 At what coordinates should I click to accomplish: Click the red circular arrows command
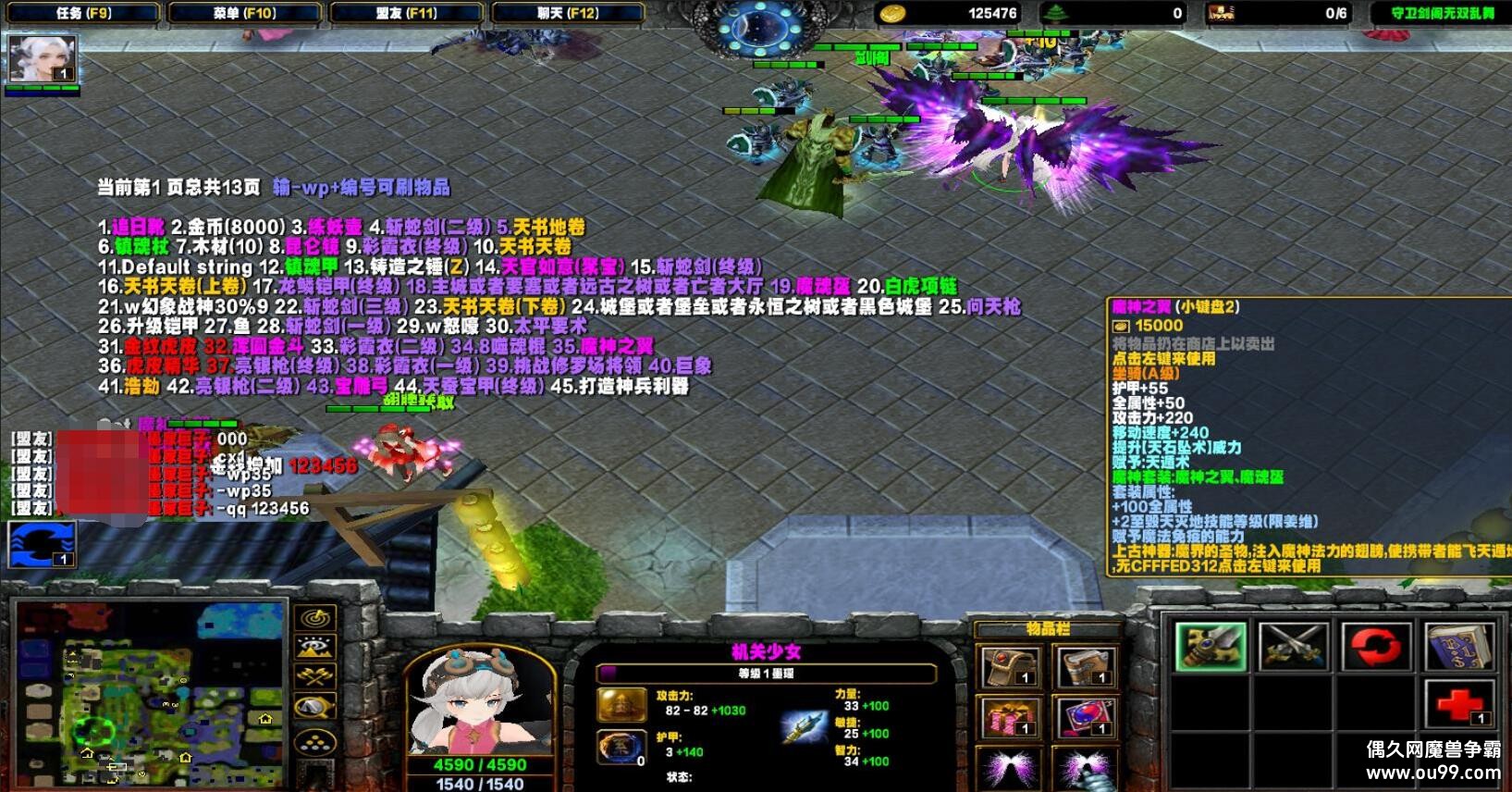coord(1377,645)
